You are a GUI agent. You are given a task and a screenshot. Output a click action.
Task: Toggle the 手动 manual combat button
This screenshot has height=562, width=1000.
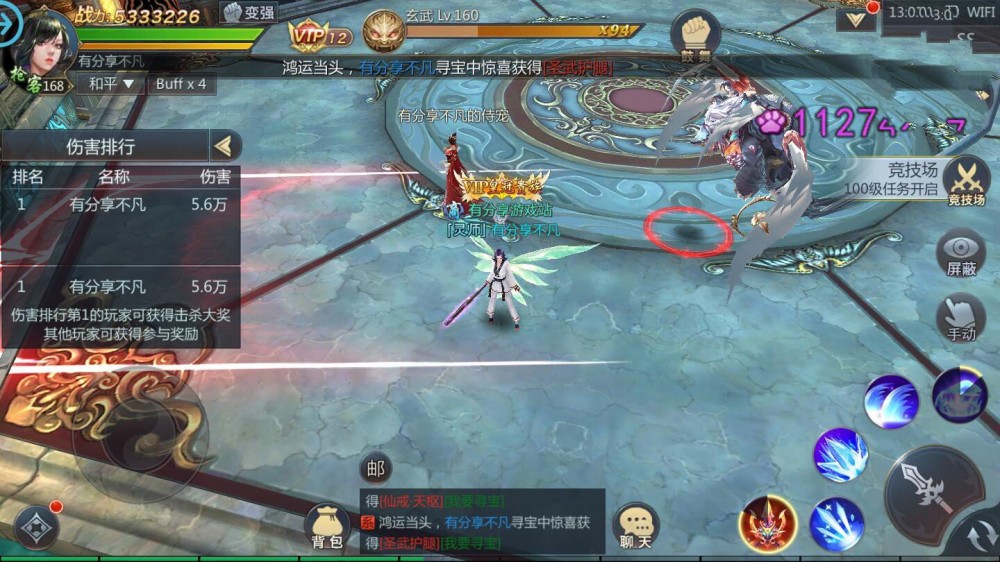(961, 318)
